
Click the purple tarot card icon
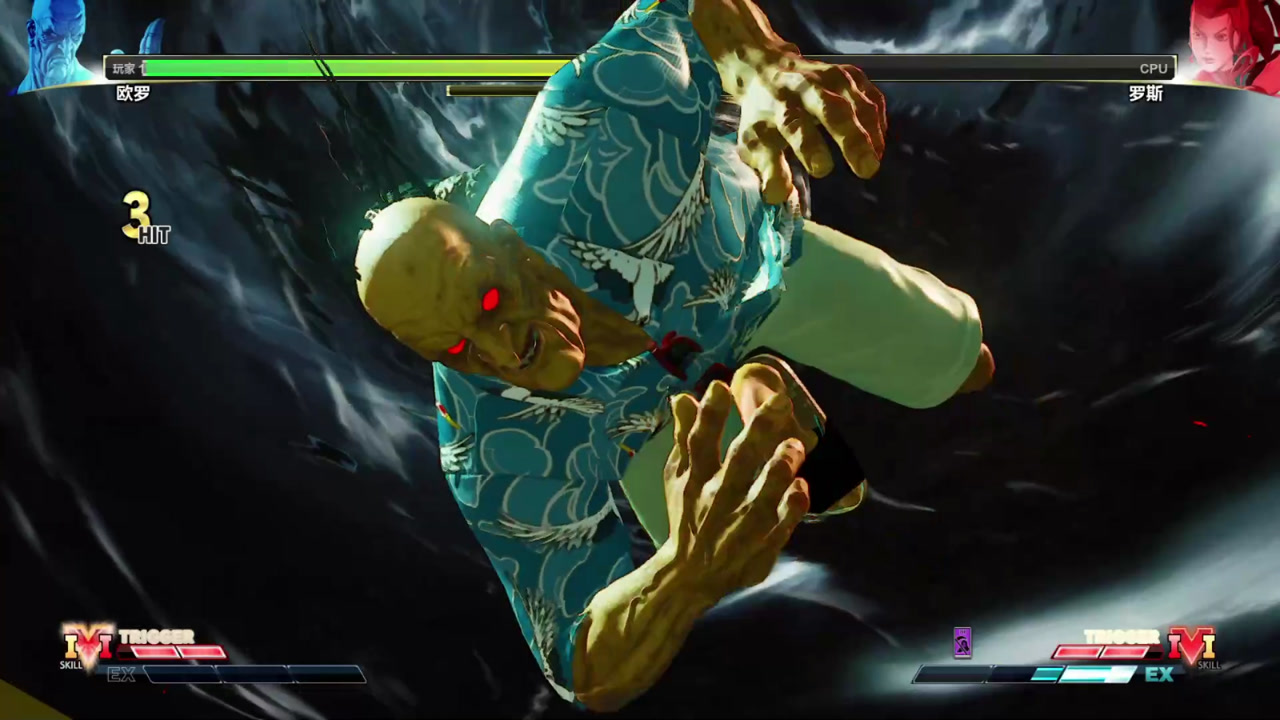(x=962, y=642)
